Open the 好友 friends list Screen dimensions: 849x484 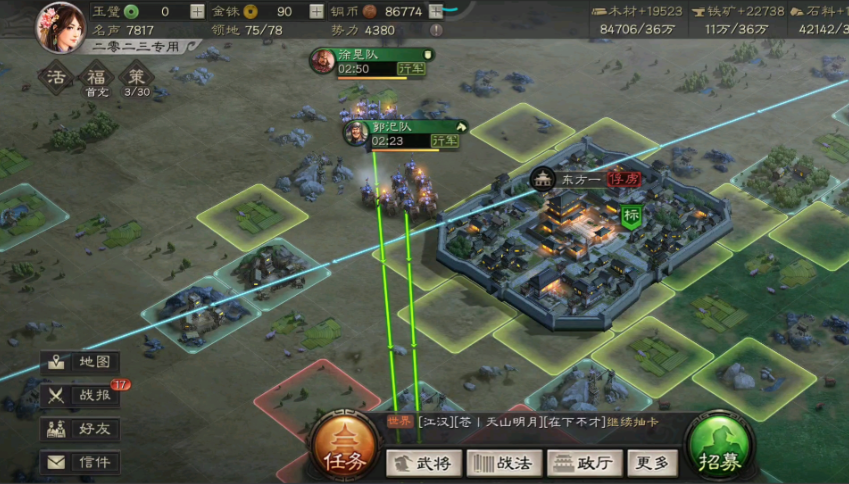81,429
